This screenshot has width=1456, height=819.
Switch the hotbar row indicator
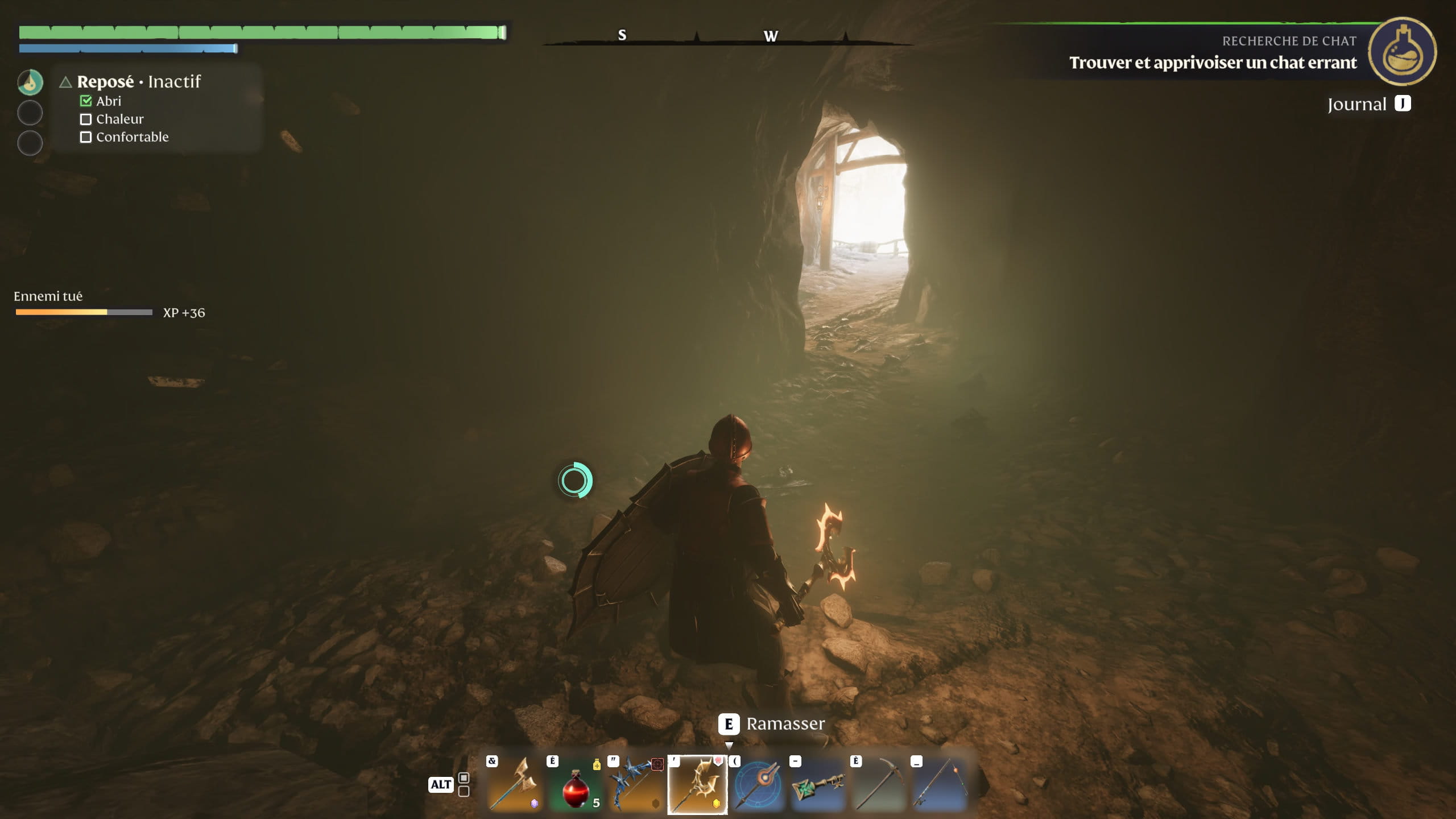[x=464, y=784]
